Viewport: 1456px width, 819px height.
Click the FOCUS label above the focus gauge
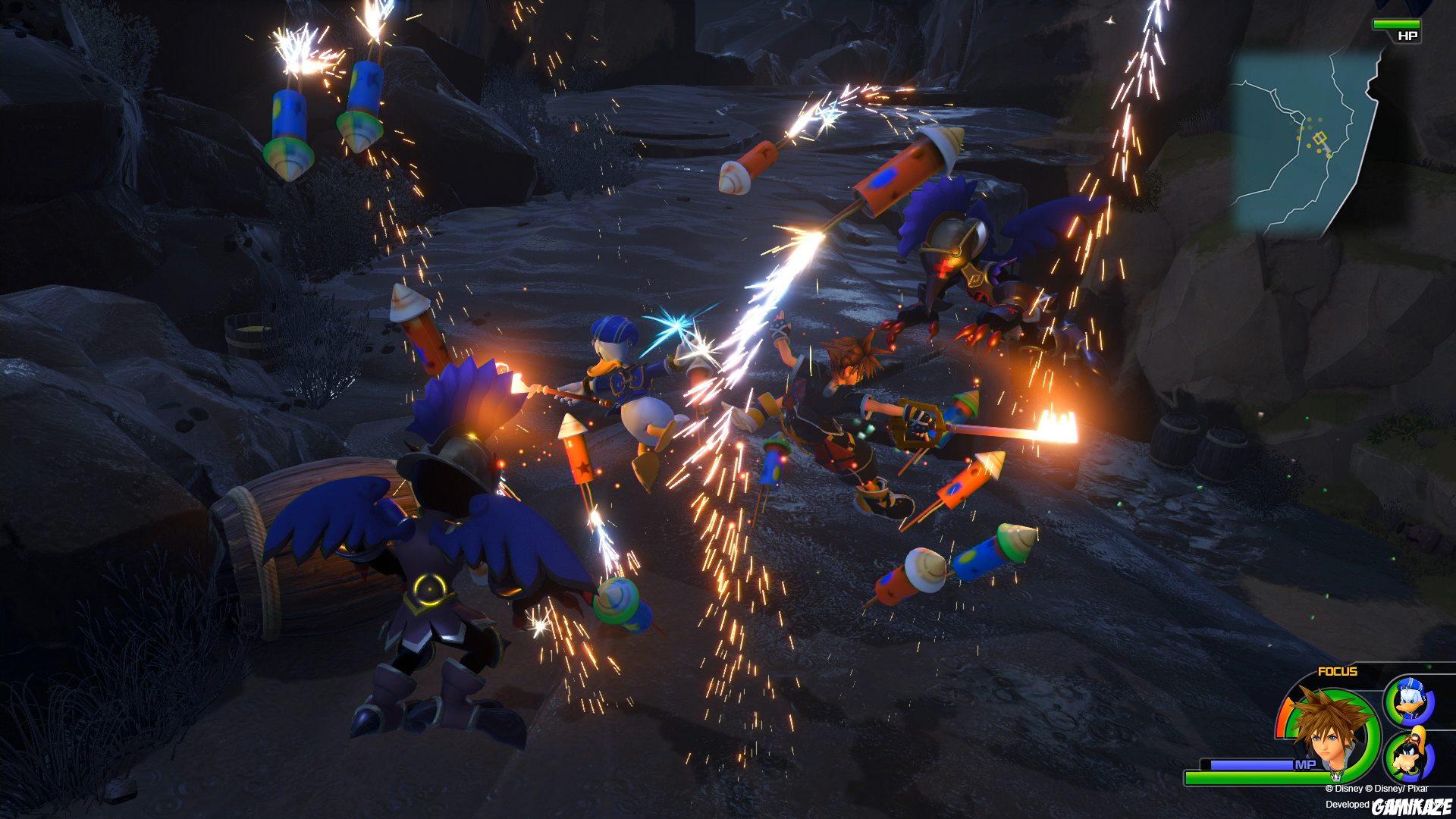click(1338, 672)
